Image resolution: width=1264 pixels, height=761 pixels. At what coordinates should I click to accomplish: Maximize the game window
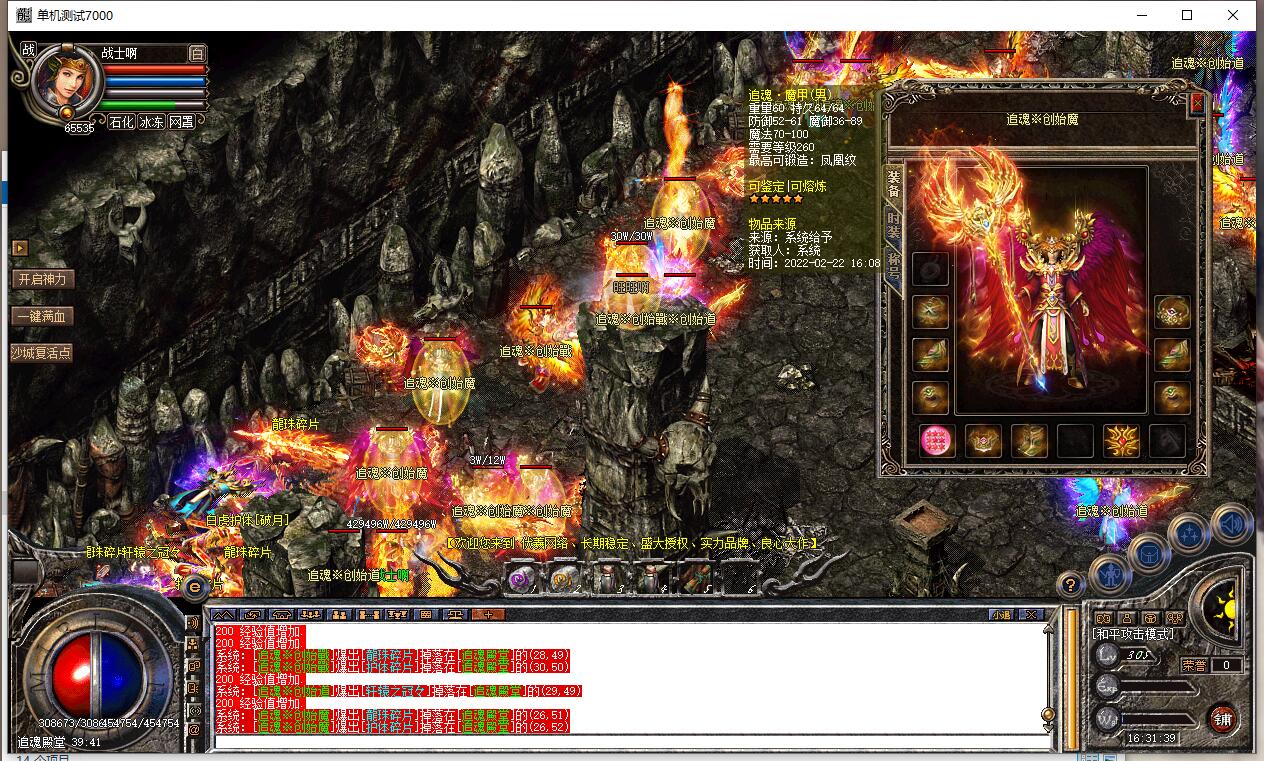pyautogui.click(x=1187, y=15)
